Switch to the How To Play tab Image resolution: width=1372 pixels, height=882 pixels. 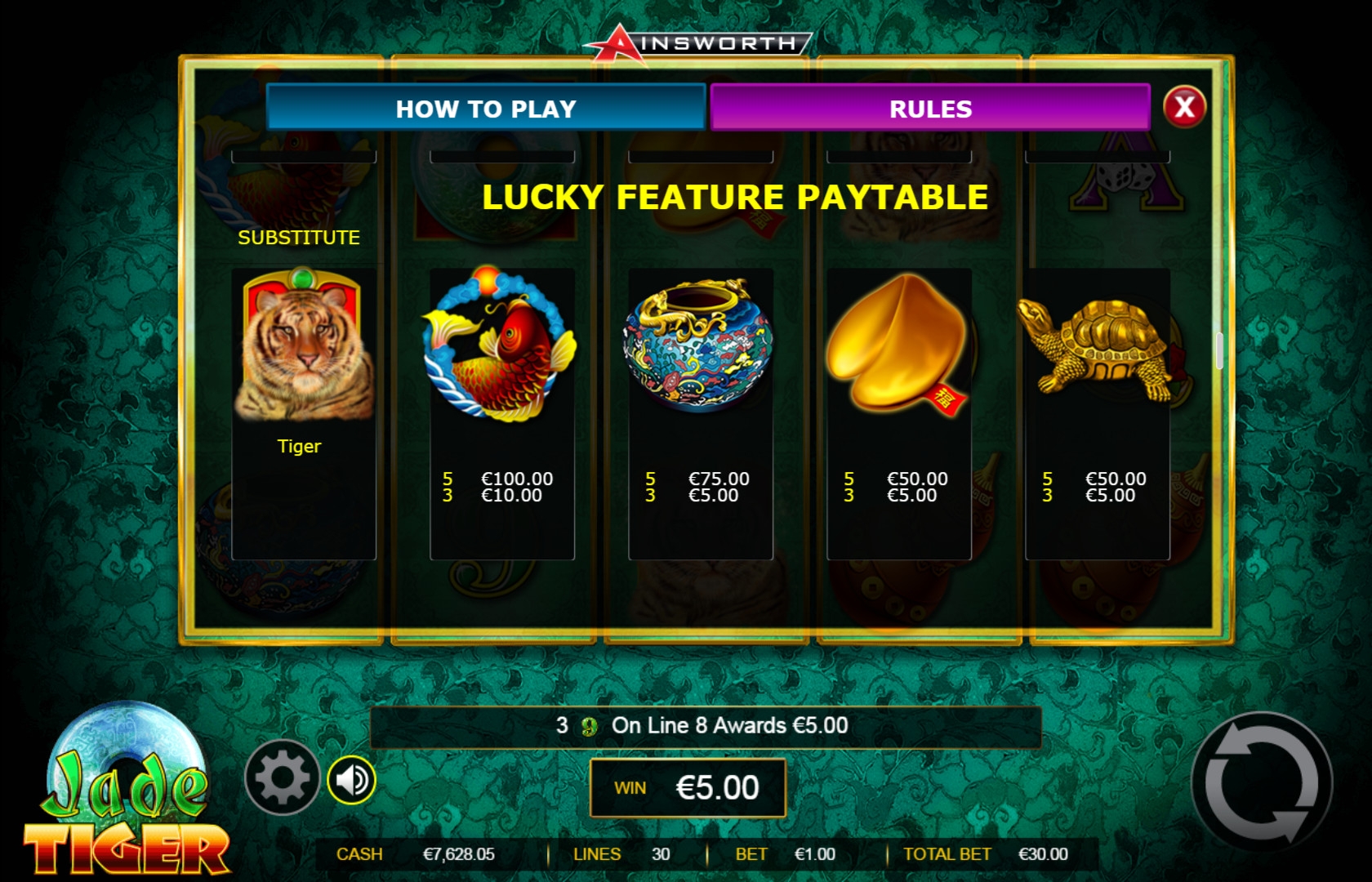point(486,108)
